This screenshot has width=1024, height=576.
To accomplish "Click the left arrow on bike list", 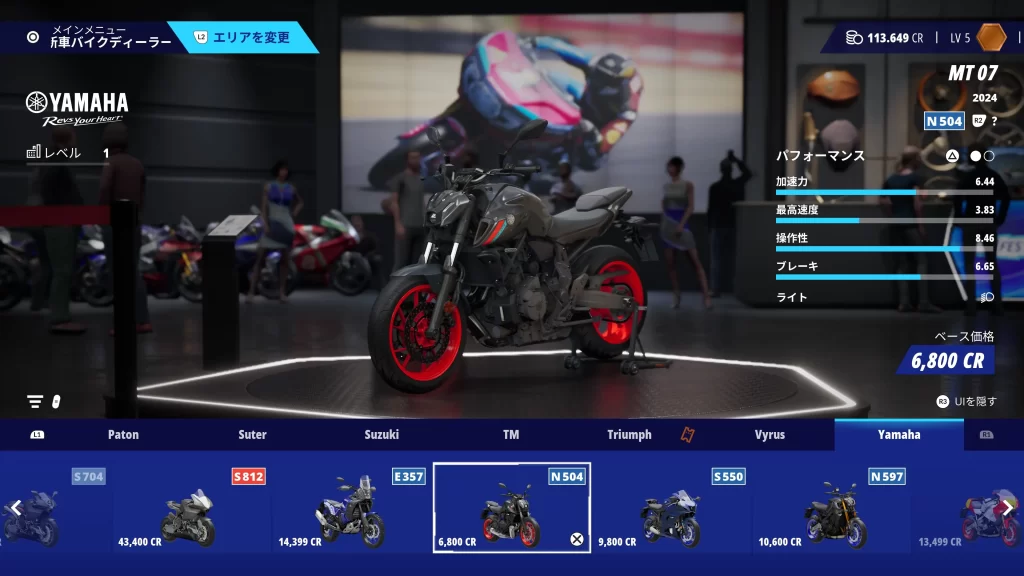I will coord(15,508).
